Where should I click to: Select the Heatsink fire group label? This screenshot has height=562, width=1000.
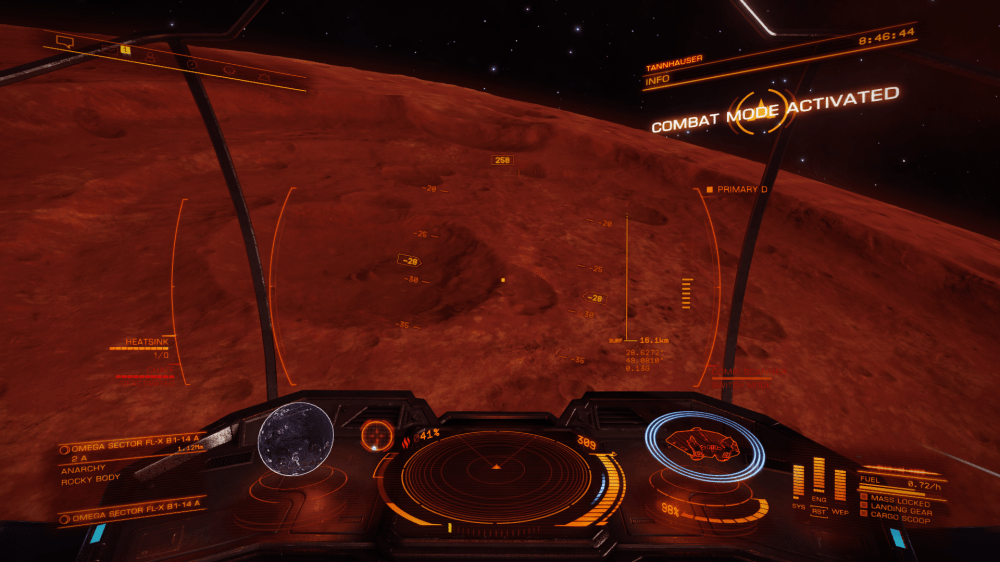click(145, 341)
